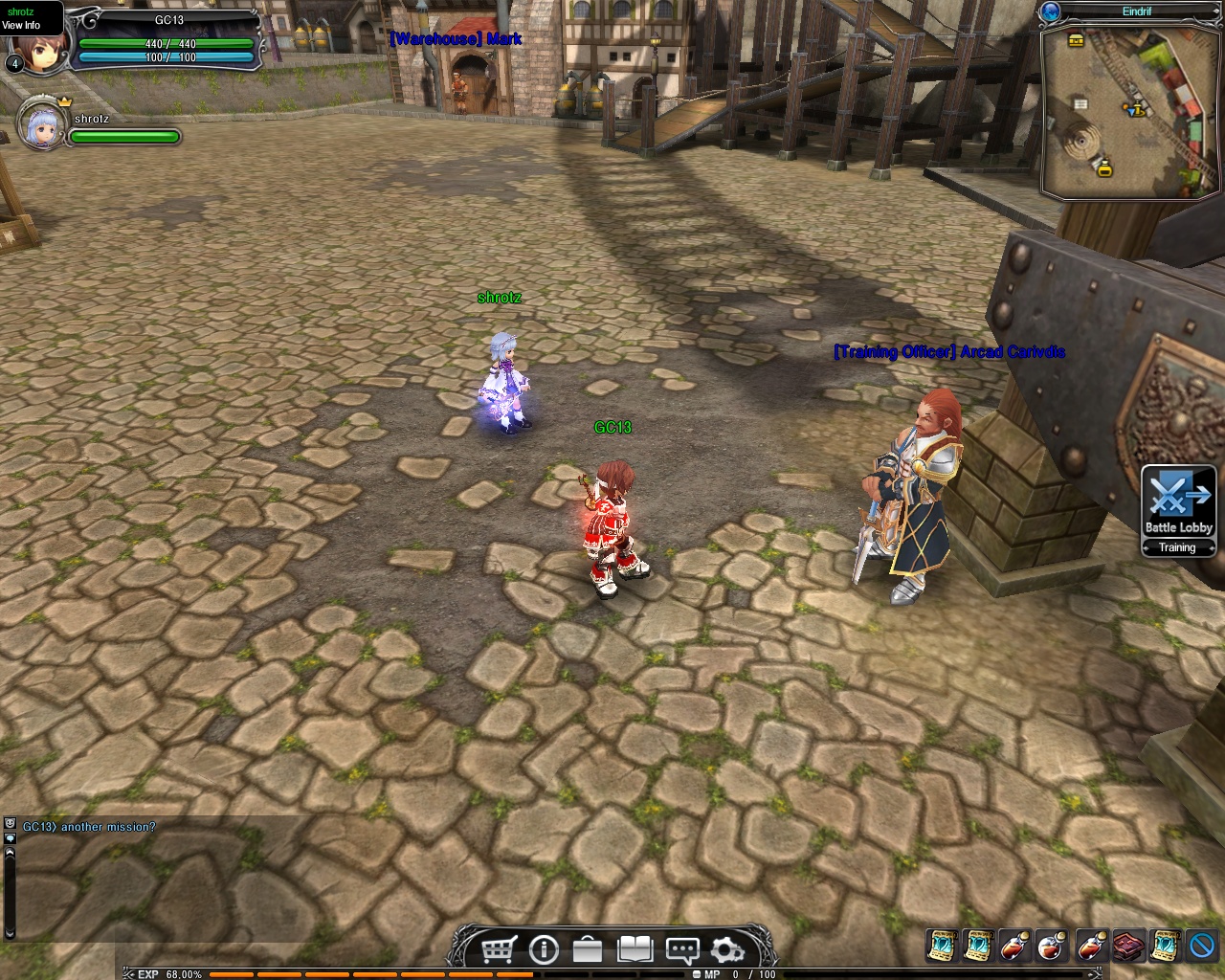Select the treasure chest marker on minimap
Image resolution: width=1225 pixels, height=980 pixels.
1075,40
